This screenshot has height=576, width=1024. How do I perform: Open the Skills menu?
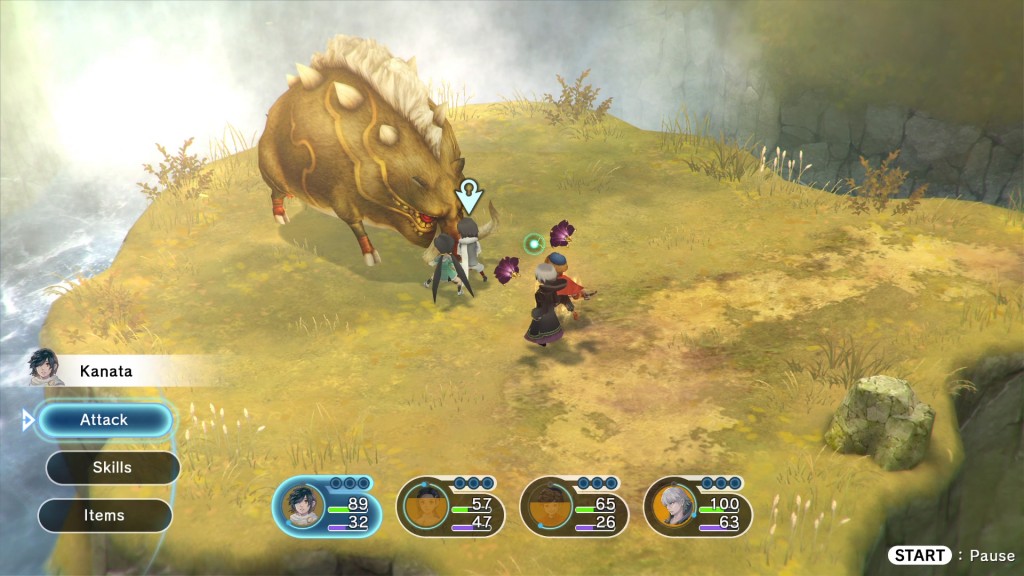112,468
